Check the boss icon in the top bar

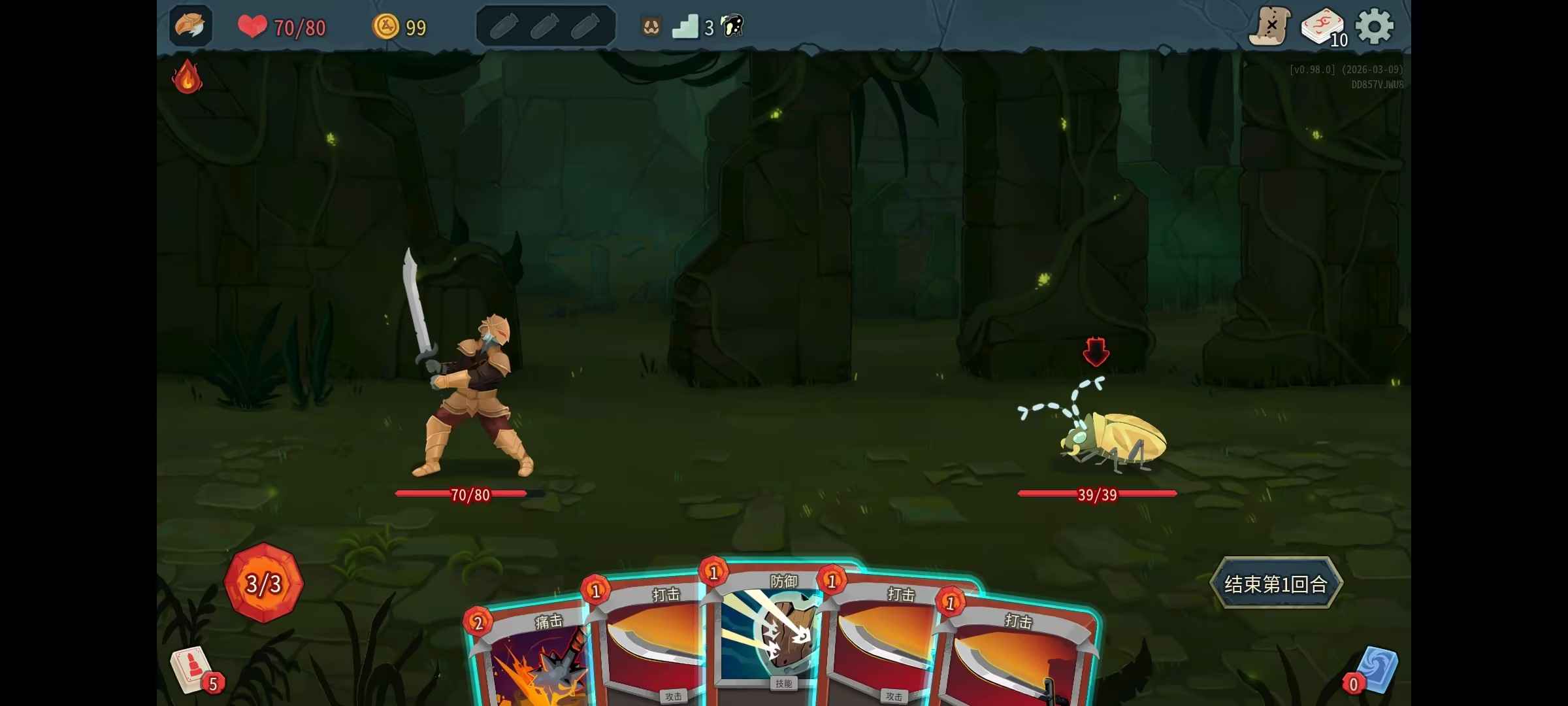[732, 26]
